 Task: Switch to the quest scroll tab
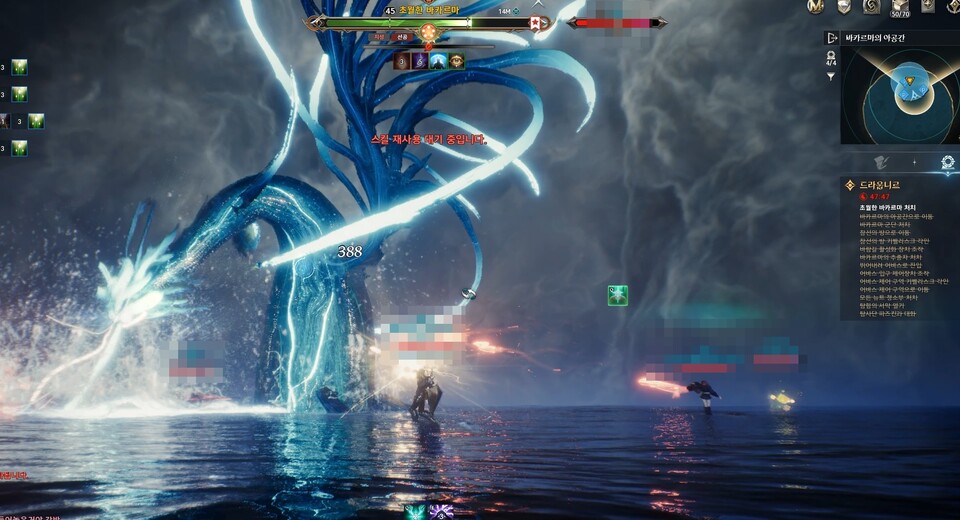(x=881, y=162)
